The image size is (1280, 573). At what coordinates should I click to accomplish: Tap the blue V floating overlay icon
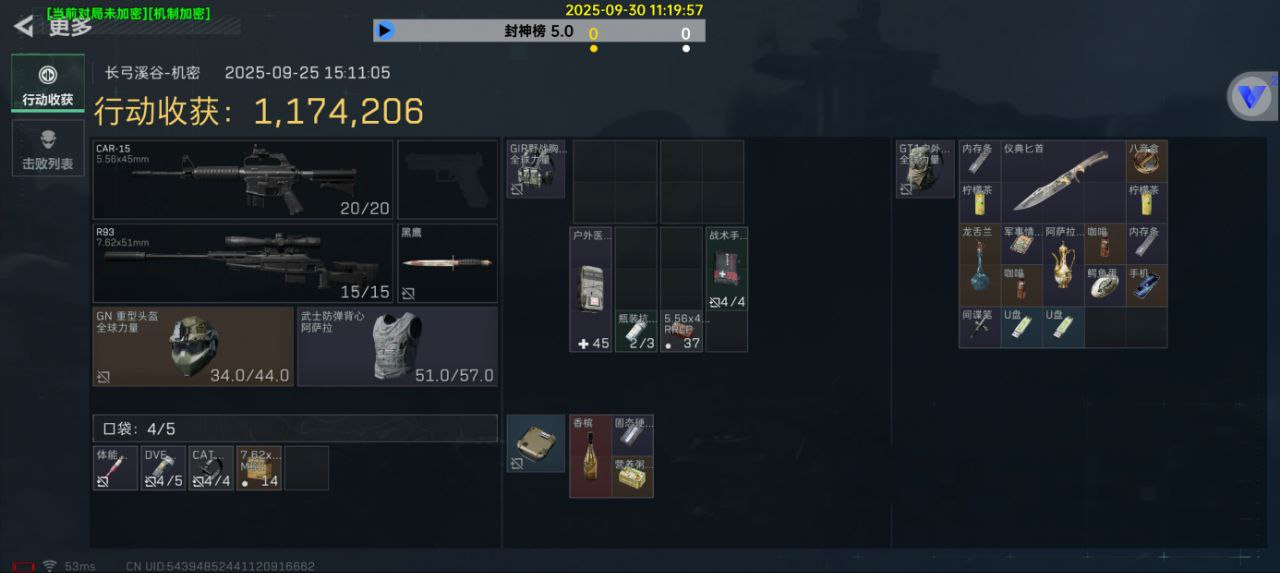click(x=1251, y=97)
